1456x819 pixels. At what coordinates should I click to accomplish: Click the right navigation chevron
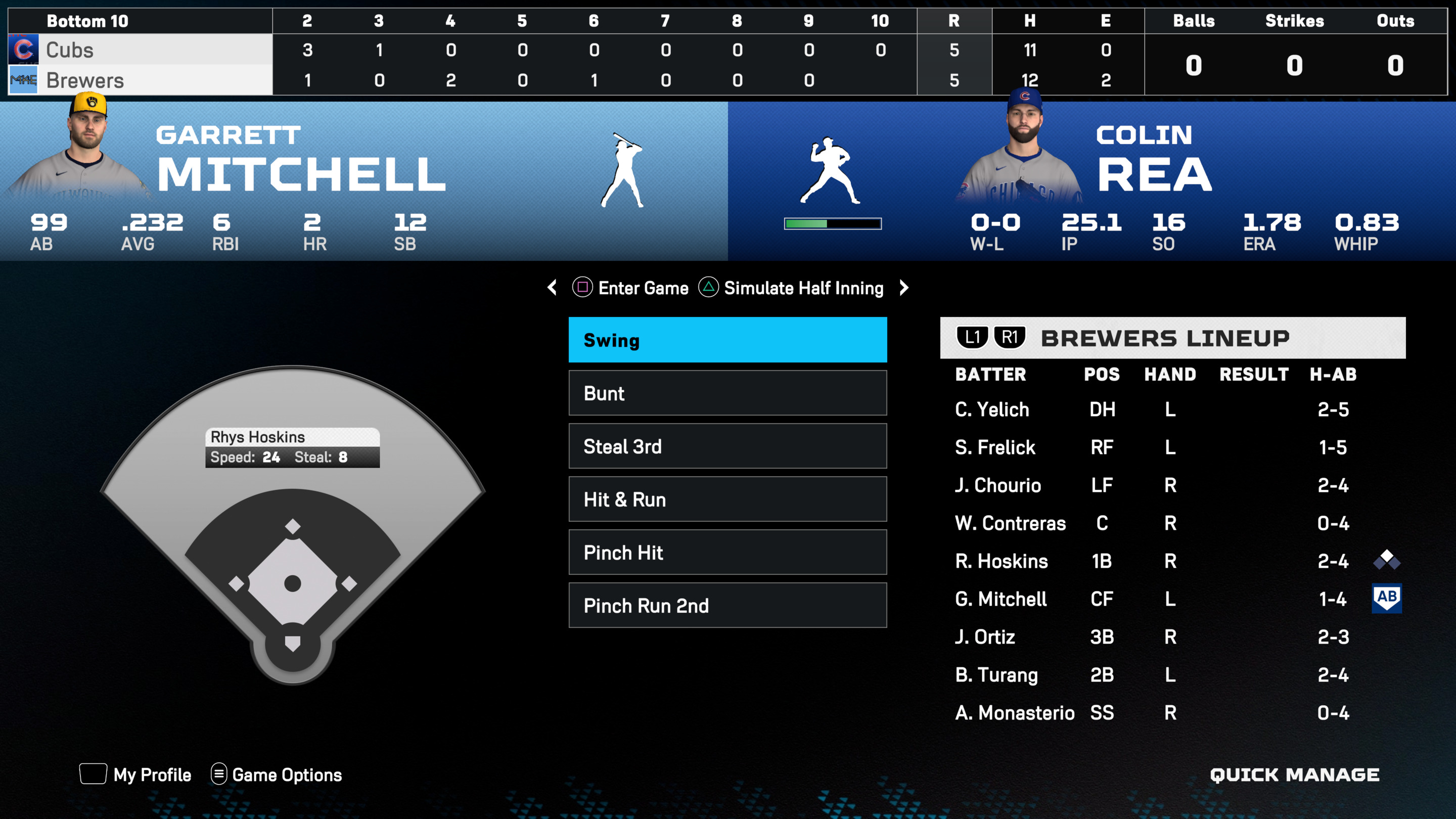tap(904, 288)
